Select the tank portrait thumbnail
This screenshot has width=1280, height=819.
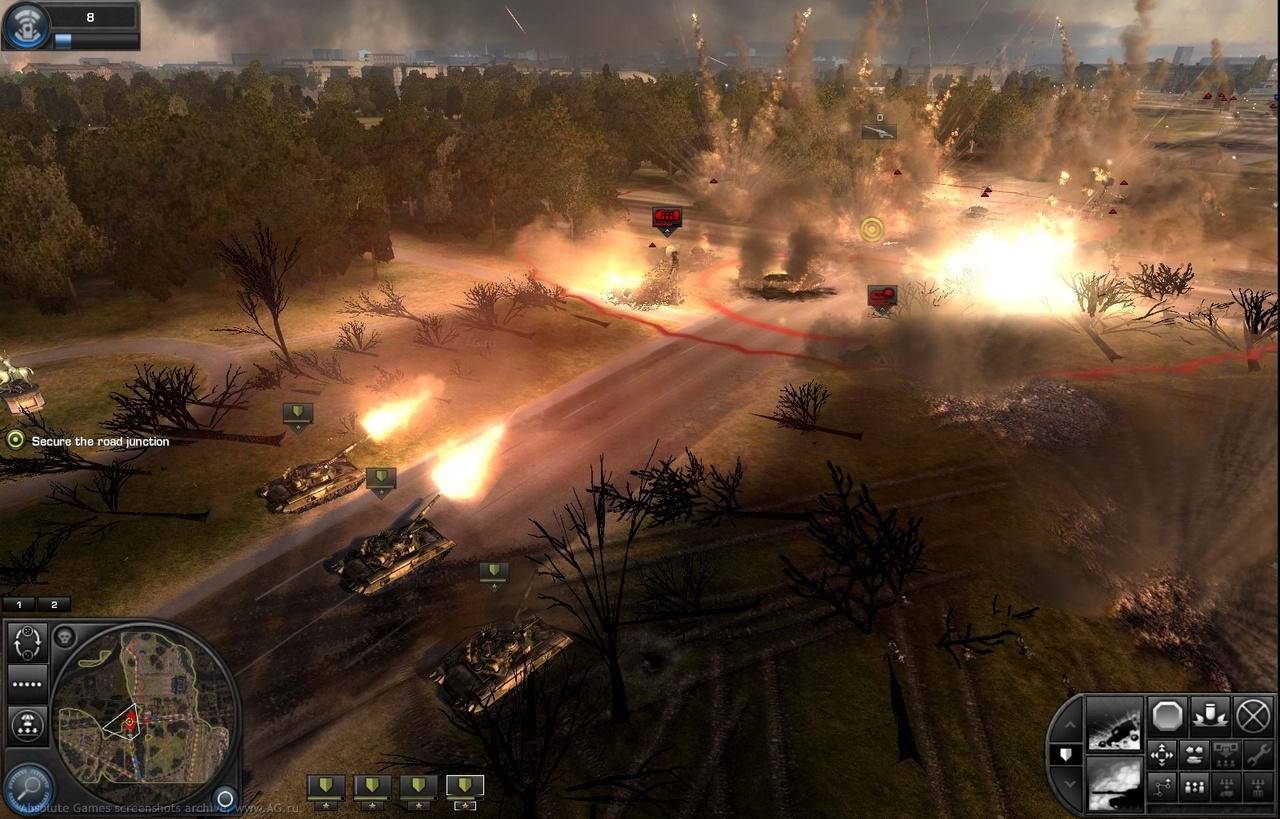click(x=1115, y=783)
